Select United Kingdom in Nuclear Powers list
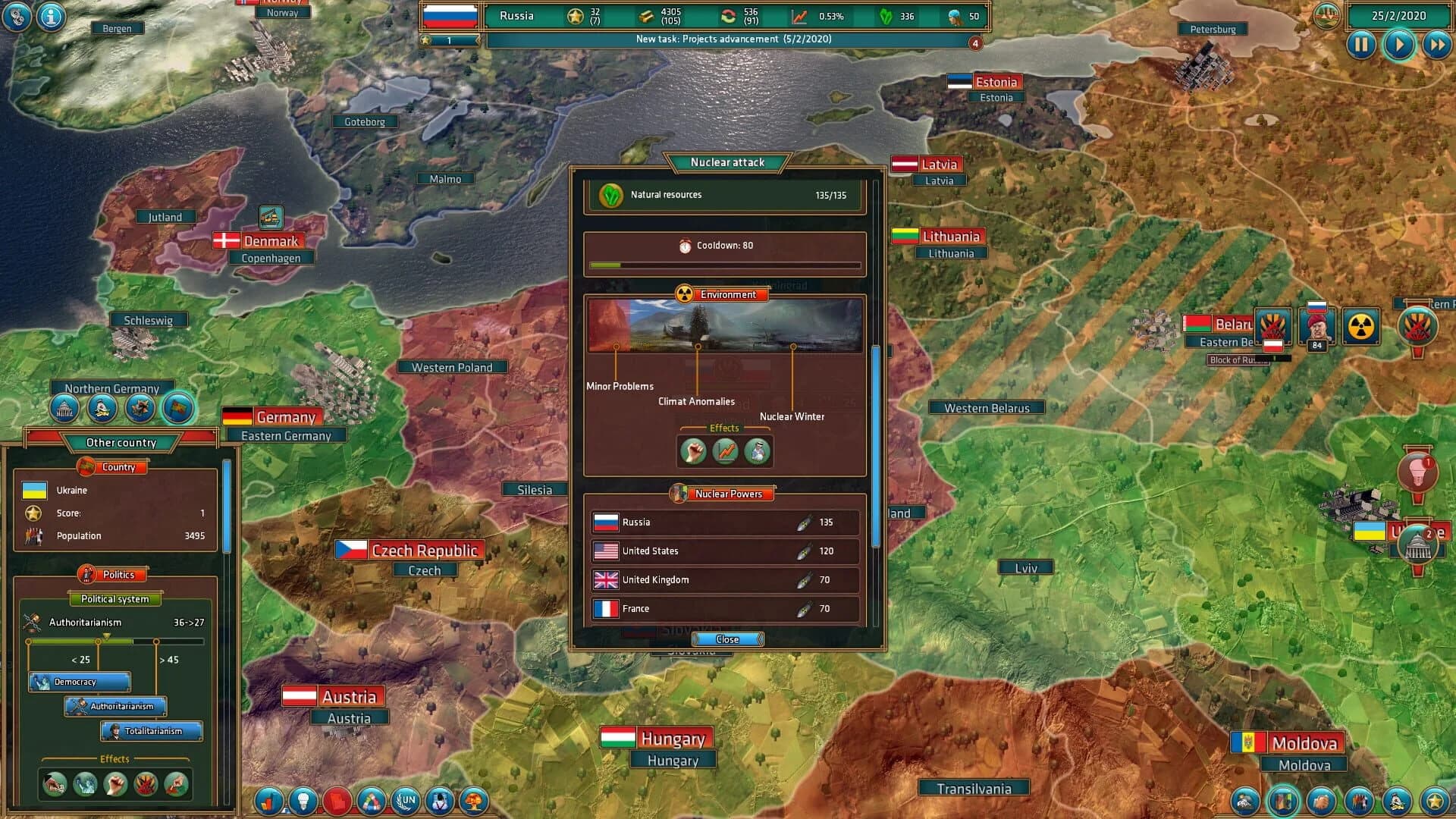1456x819 pixels. [724, 580]
